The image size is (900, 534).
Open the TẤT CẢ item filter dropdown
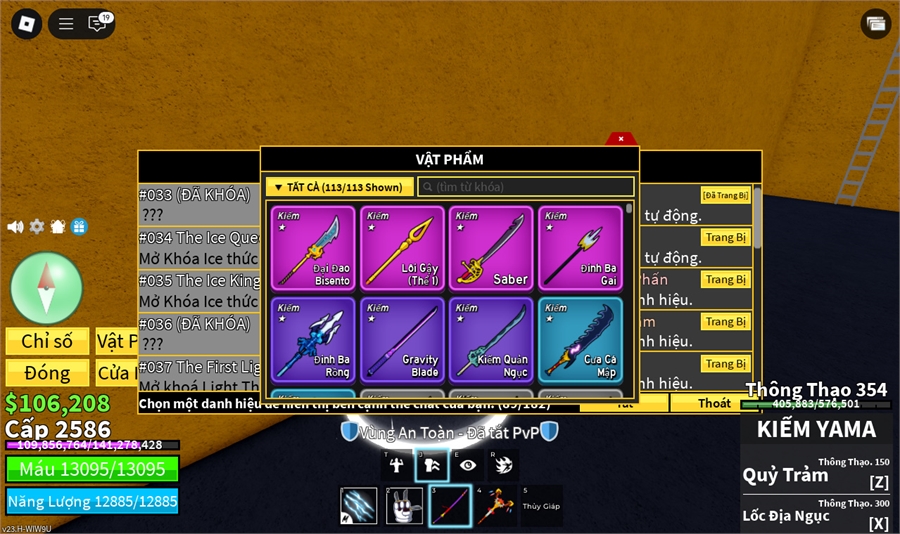(x=339, y=187)
